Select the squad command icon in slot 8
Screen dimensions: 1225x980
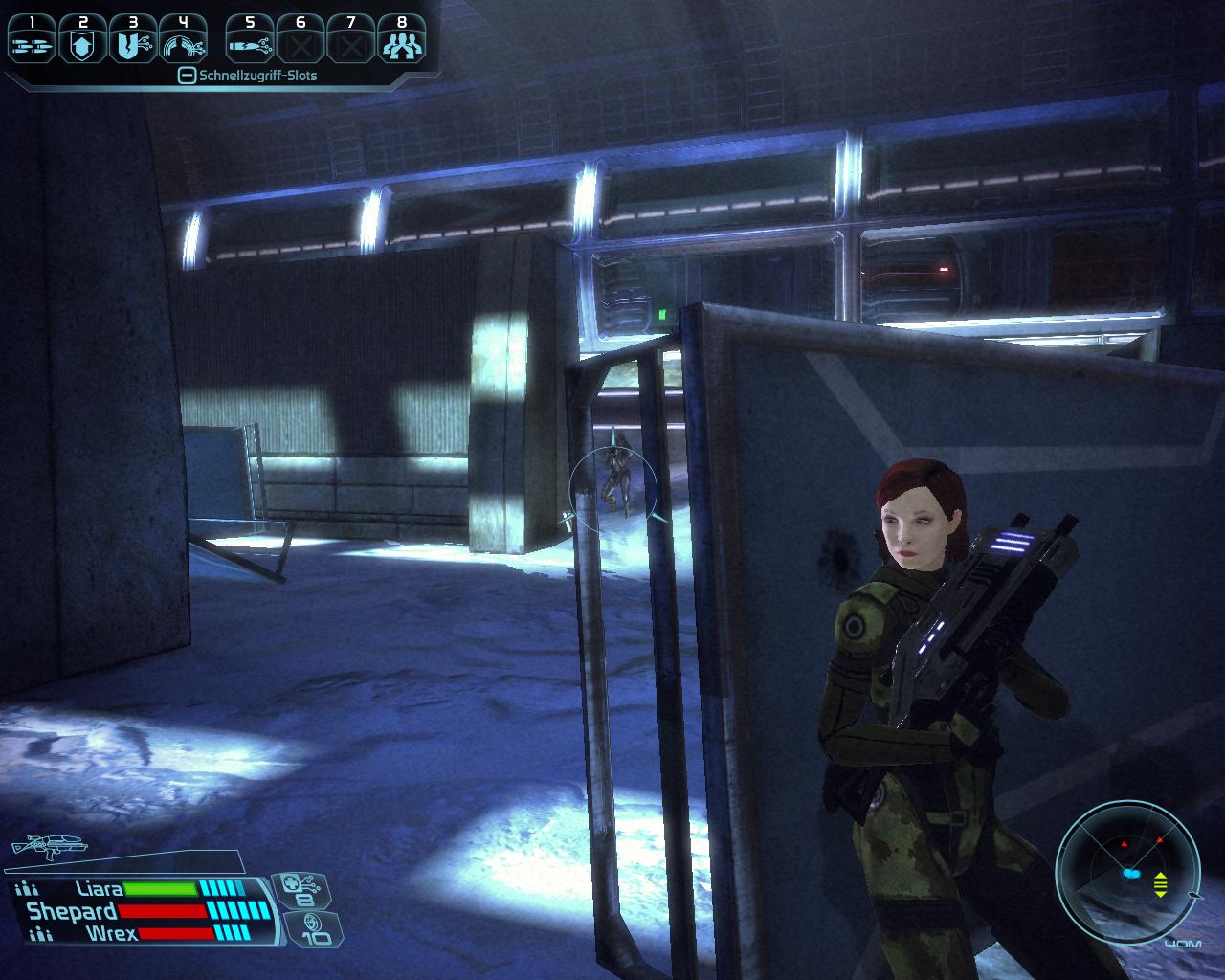[401, 43]
